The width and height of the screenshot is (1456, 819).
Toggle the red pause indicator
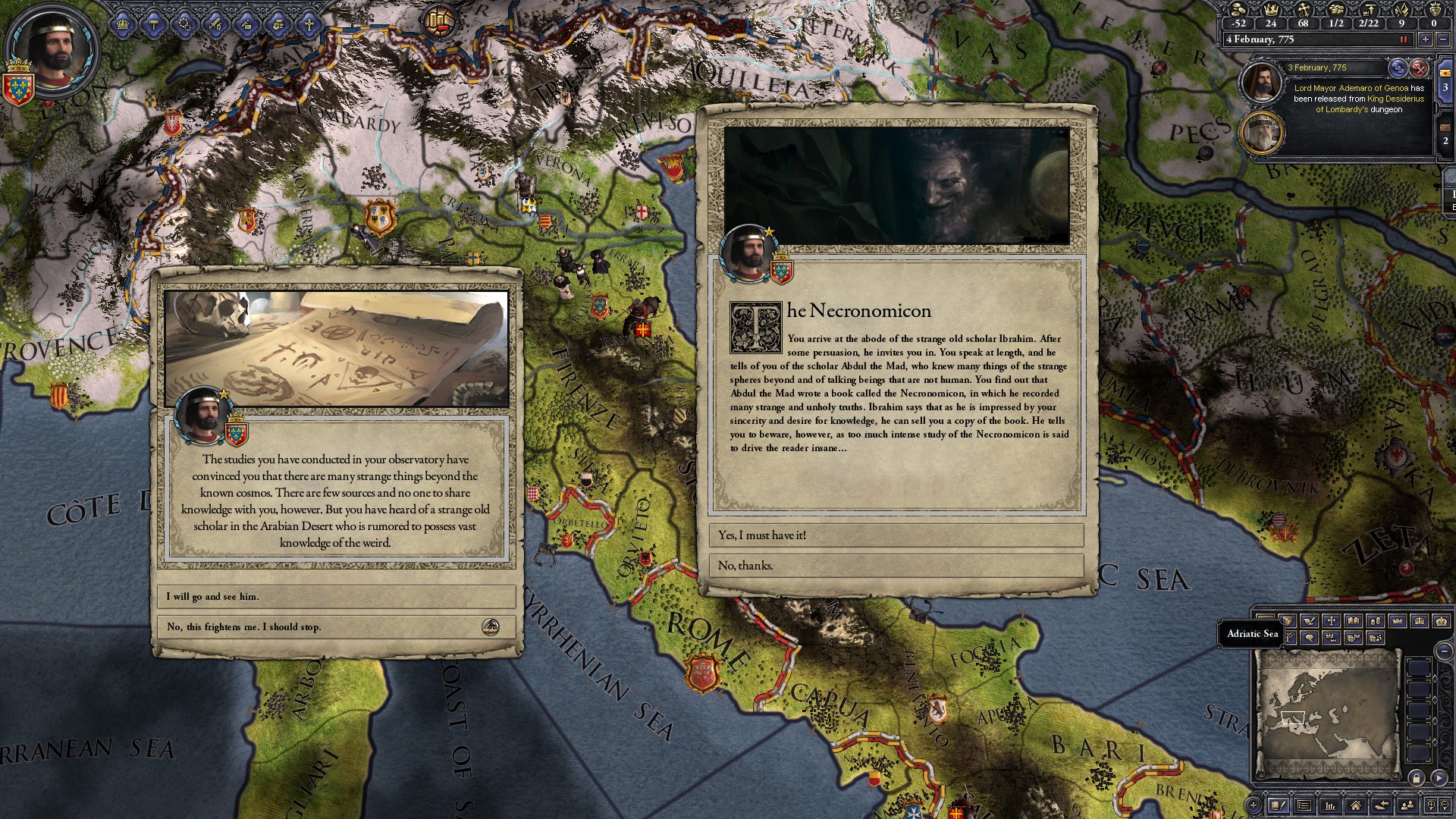pyautogui.click(x=1404, y=39)
